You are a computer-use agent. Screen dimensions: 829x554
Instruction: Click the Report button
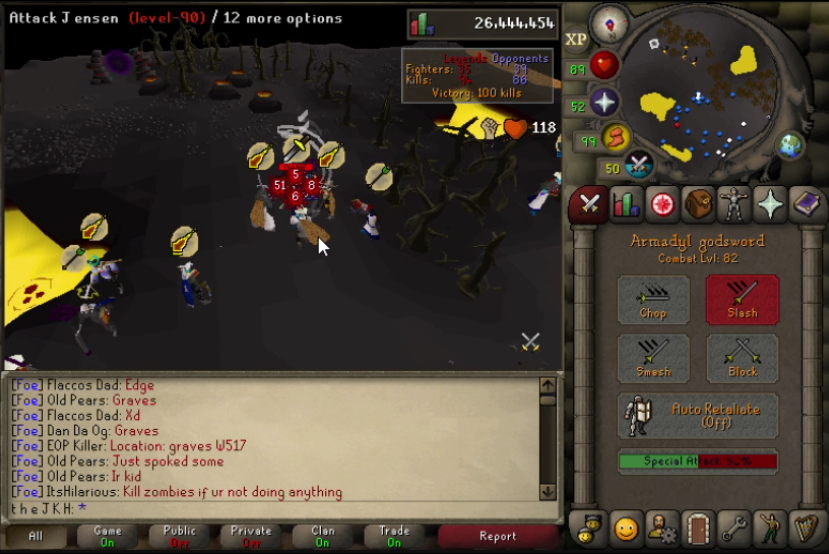(497, 537)
